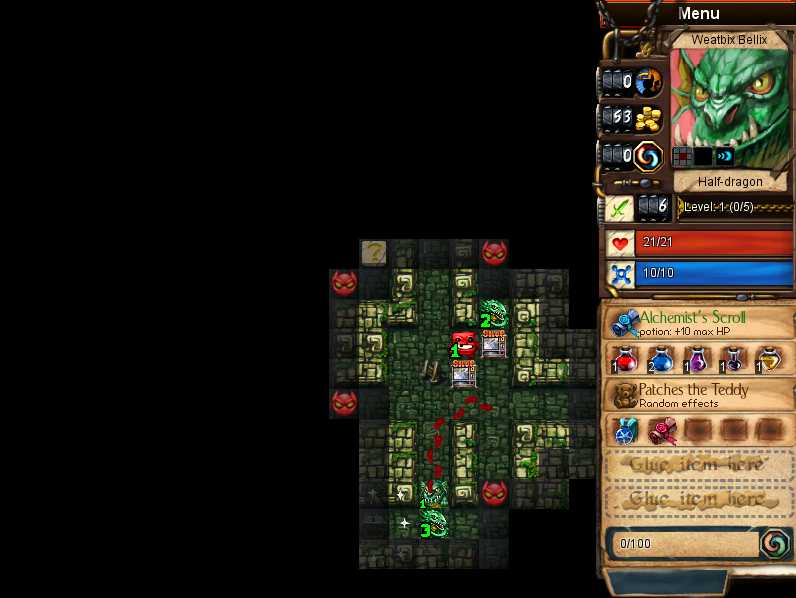Click the green sword attack icon
This screenshot has width=796, height=598.
point(620,208)
